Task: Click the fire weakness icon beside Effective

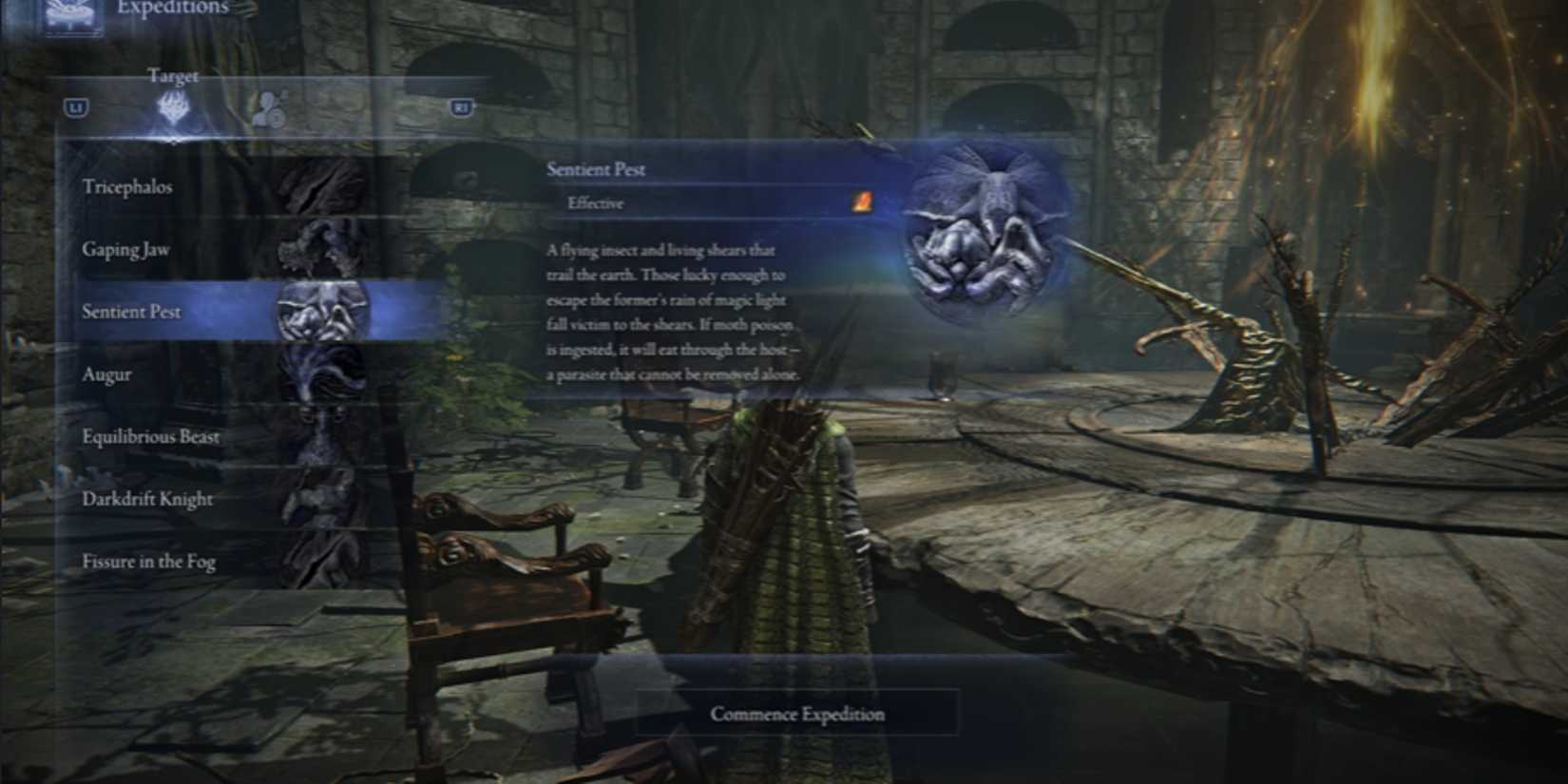Action: (x=863, y=201)
